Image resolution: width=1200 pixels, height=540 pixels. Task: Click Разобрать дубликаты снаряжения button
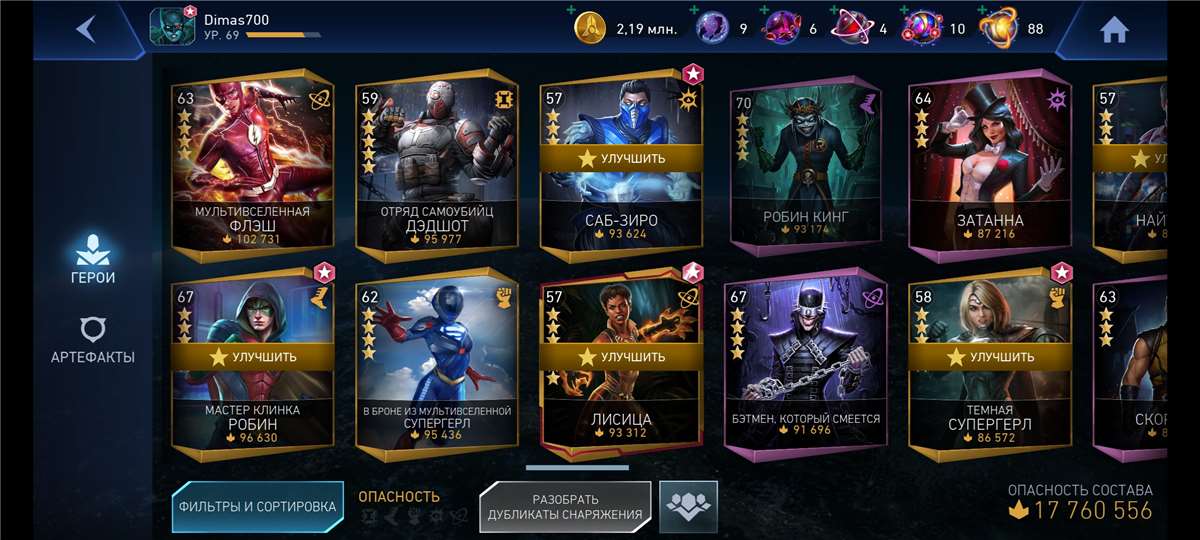click(565, 507)
